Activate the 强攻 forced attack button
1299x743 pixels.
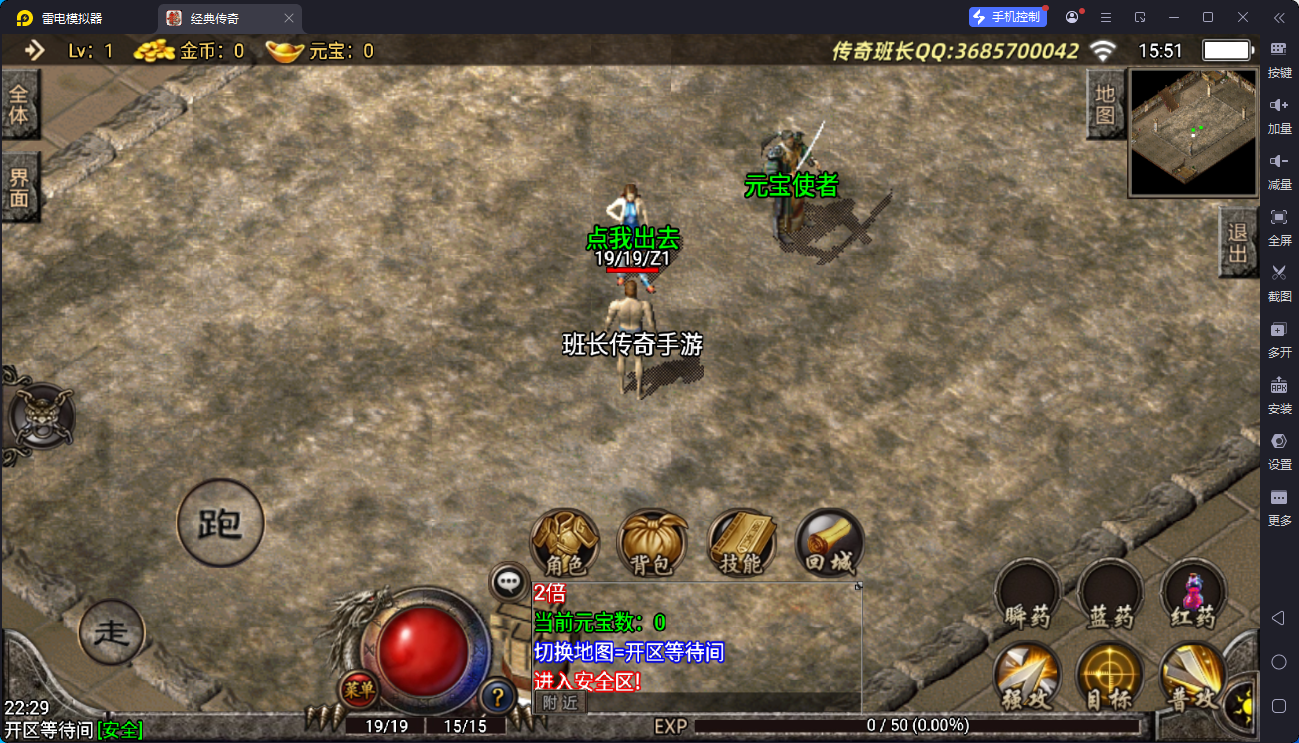1027,677
